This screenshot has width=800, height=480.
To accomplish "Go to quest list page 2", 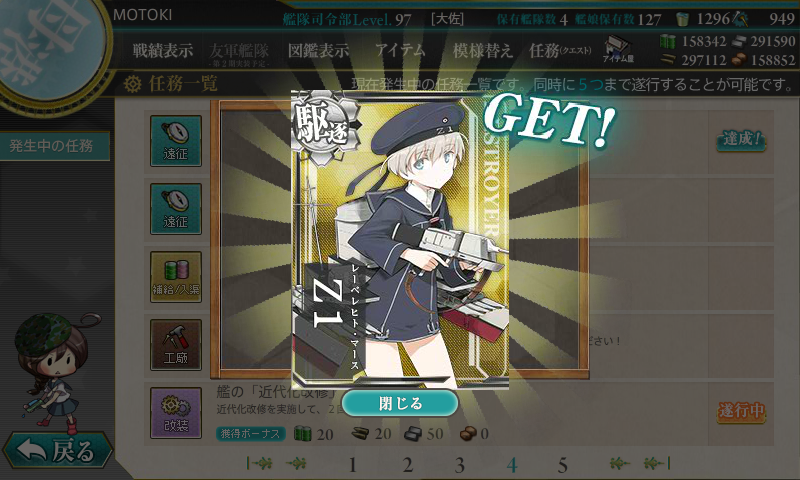I will click(x=407, y=465).
